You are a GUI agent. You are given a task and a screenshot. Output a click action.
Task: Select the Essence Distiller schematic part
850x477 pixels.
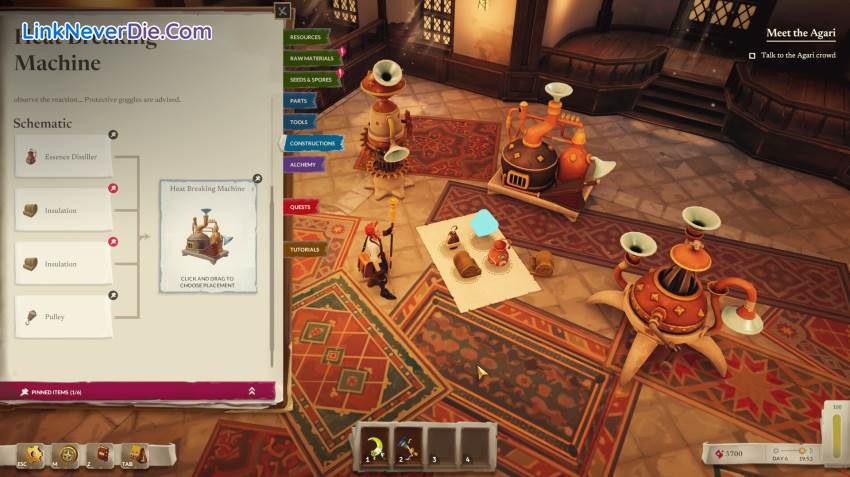click(x=63, y=157)
